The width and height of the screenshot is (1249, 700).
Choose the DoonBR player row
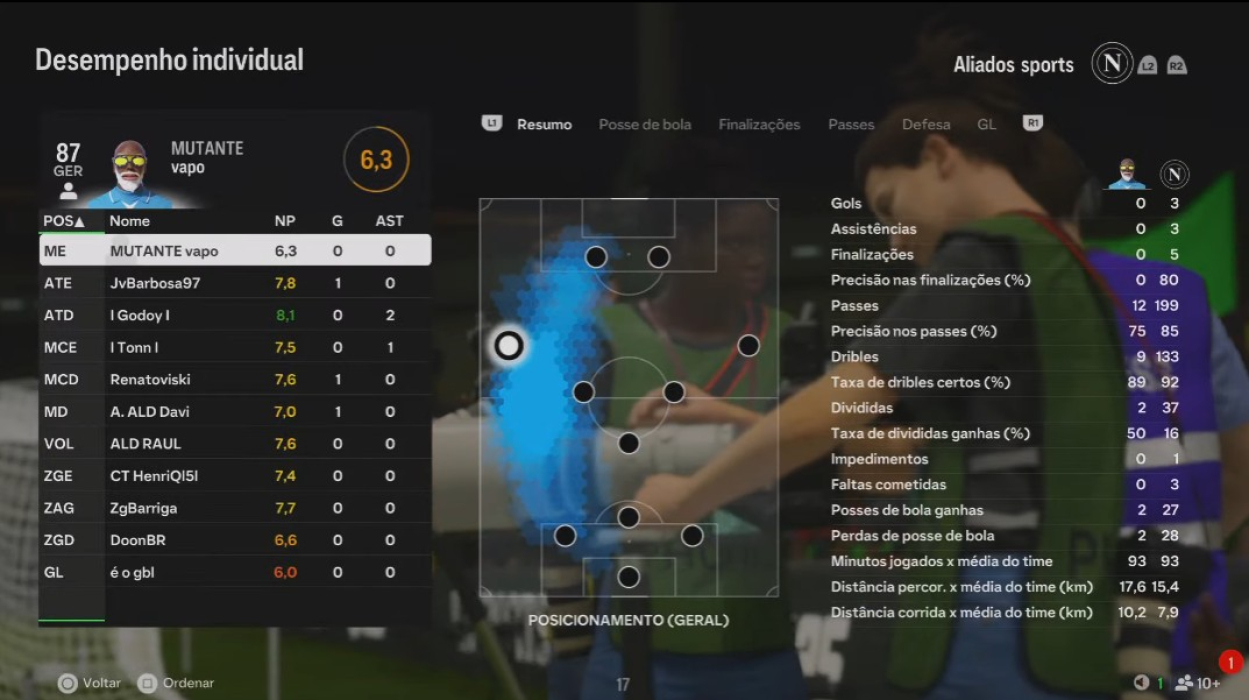tap(235, 540)
